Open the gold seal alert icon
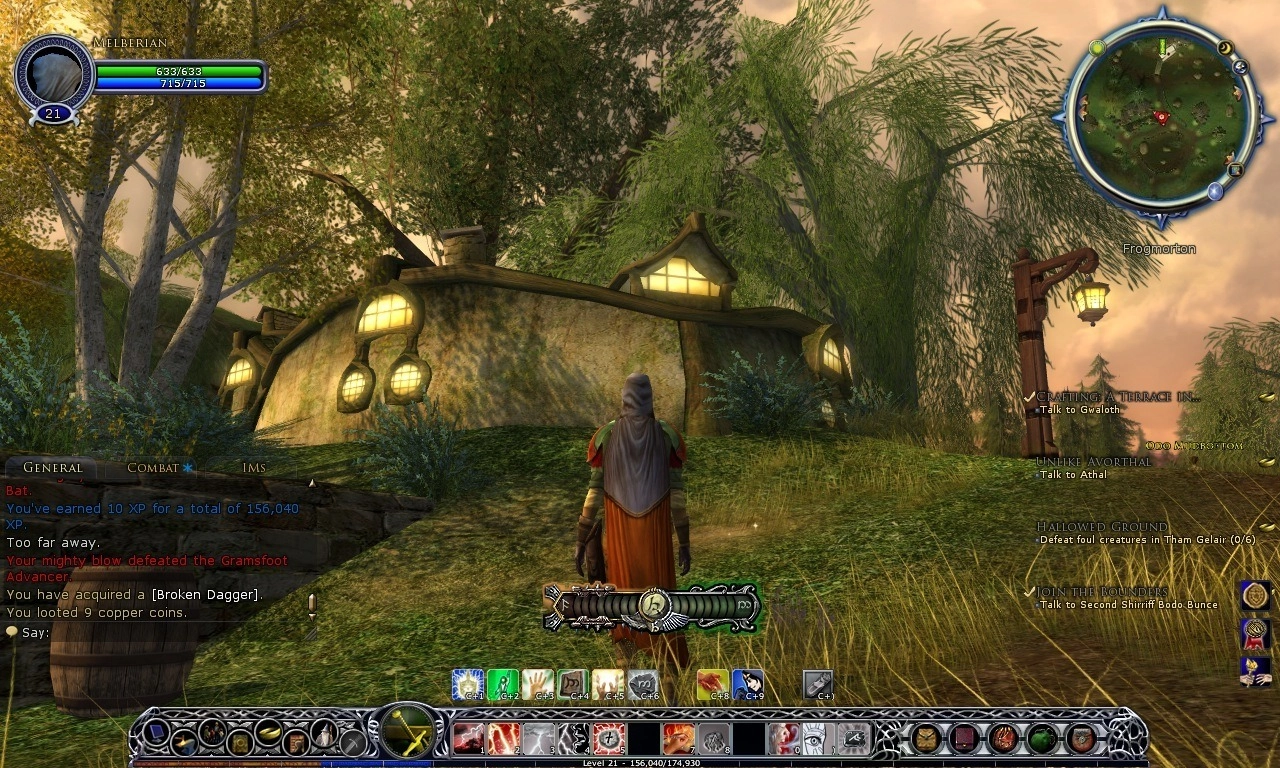This screenshot has width=1280, height=768. (1255, 596)
